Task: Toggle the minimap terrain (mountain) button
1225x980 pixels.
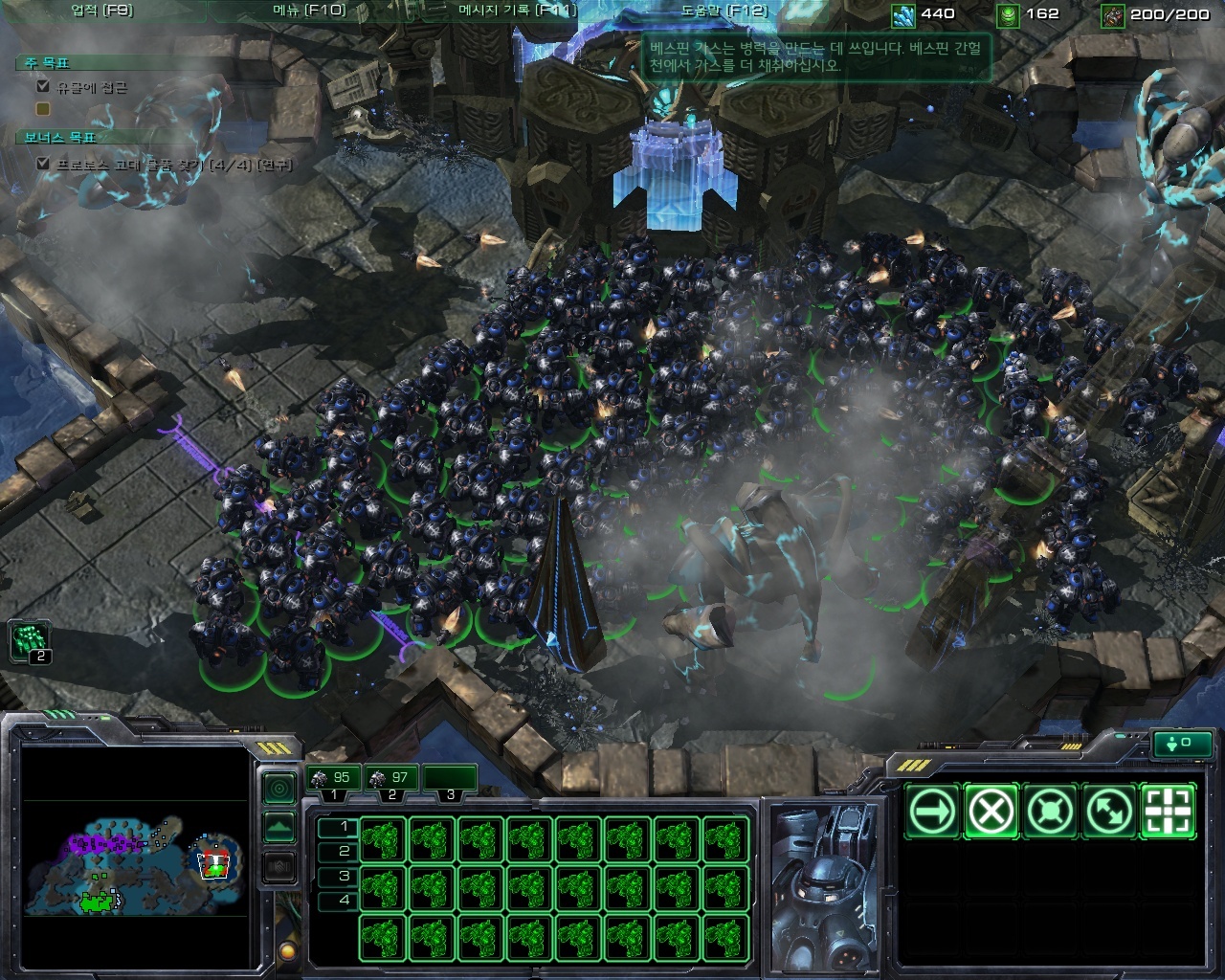Action: click(278, 827)
